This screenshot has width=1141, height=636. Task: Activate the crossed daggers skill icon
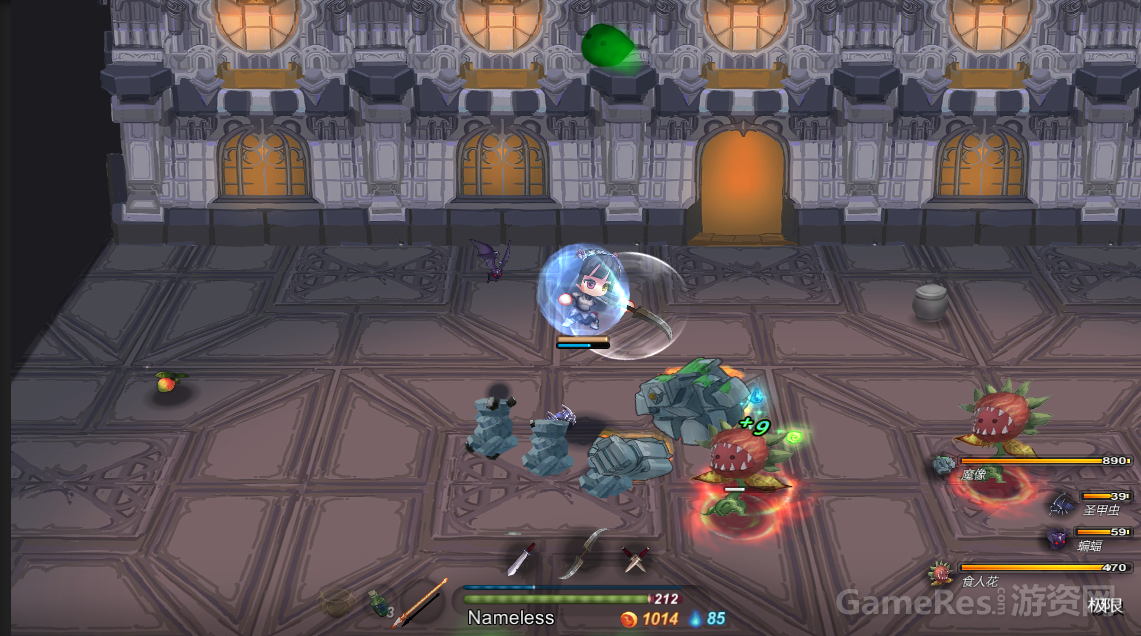[x=634, y=559]
